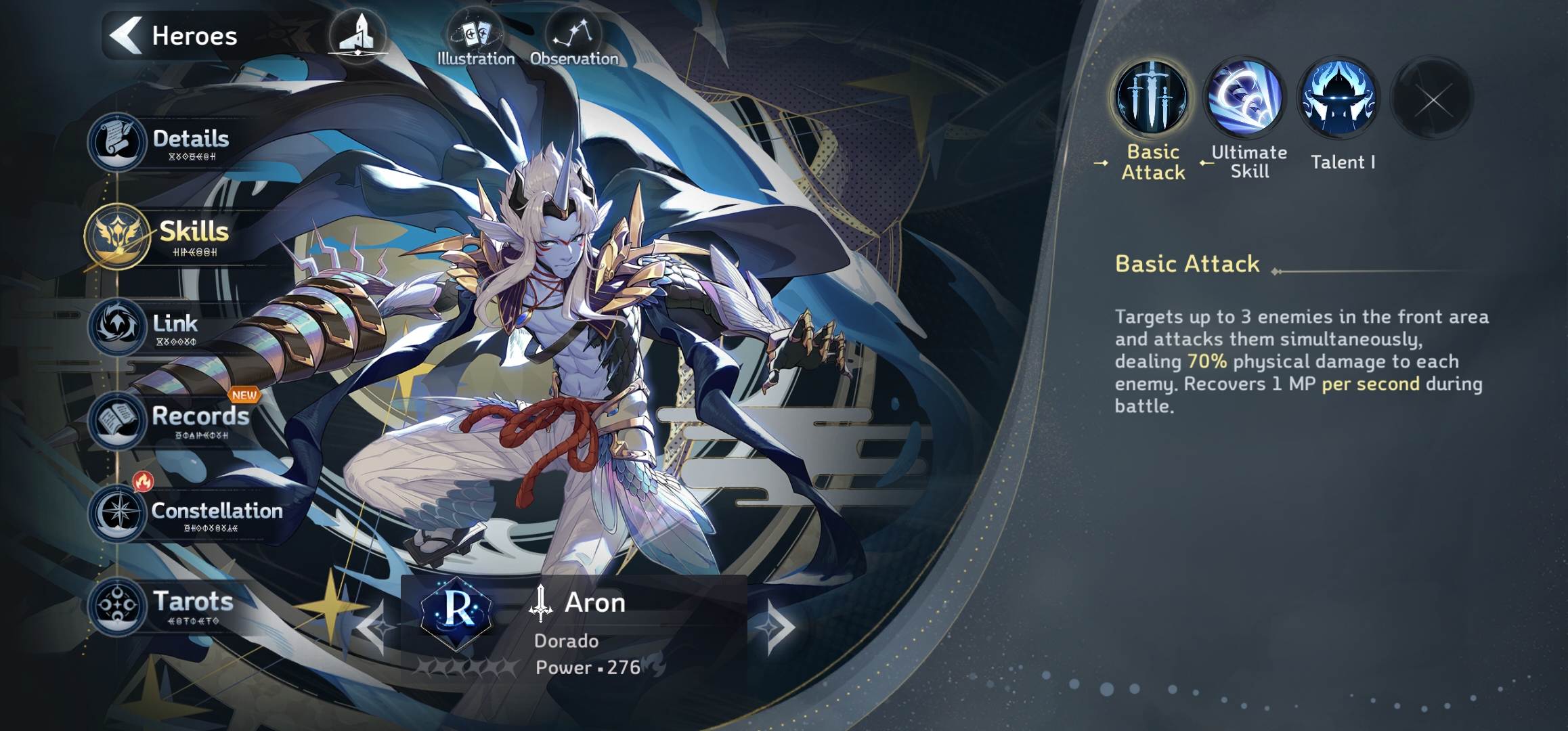Show the Records tab
Image resolution: width=1568 pixels, height=731 pixels.
click(169, 420)
